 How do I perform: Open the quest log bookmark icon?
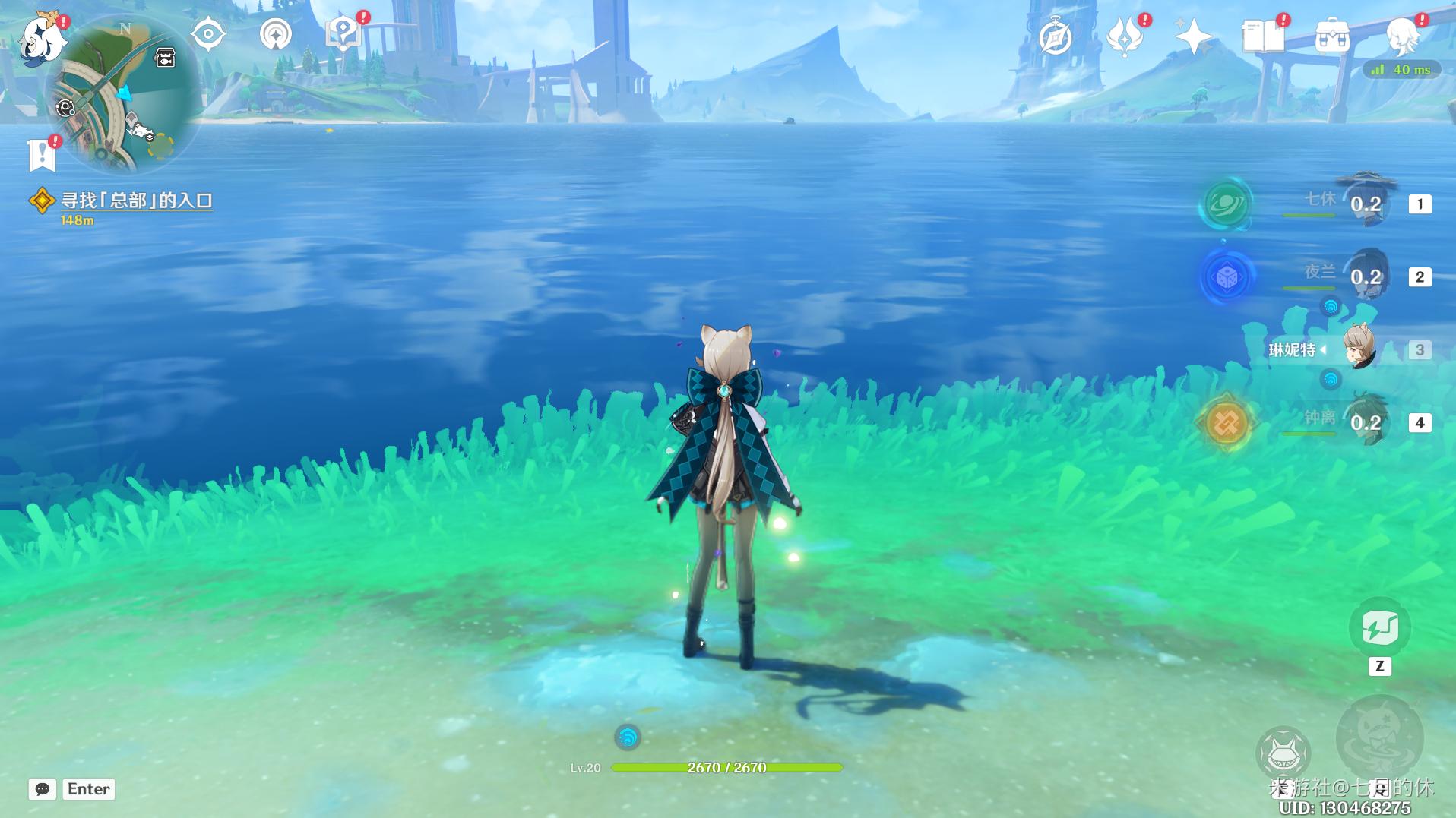[x=42, y=154]
